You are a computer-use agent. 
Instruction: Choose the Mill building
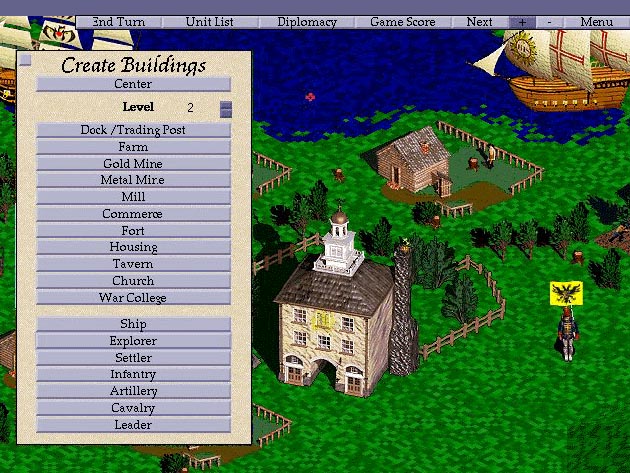134,197
